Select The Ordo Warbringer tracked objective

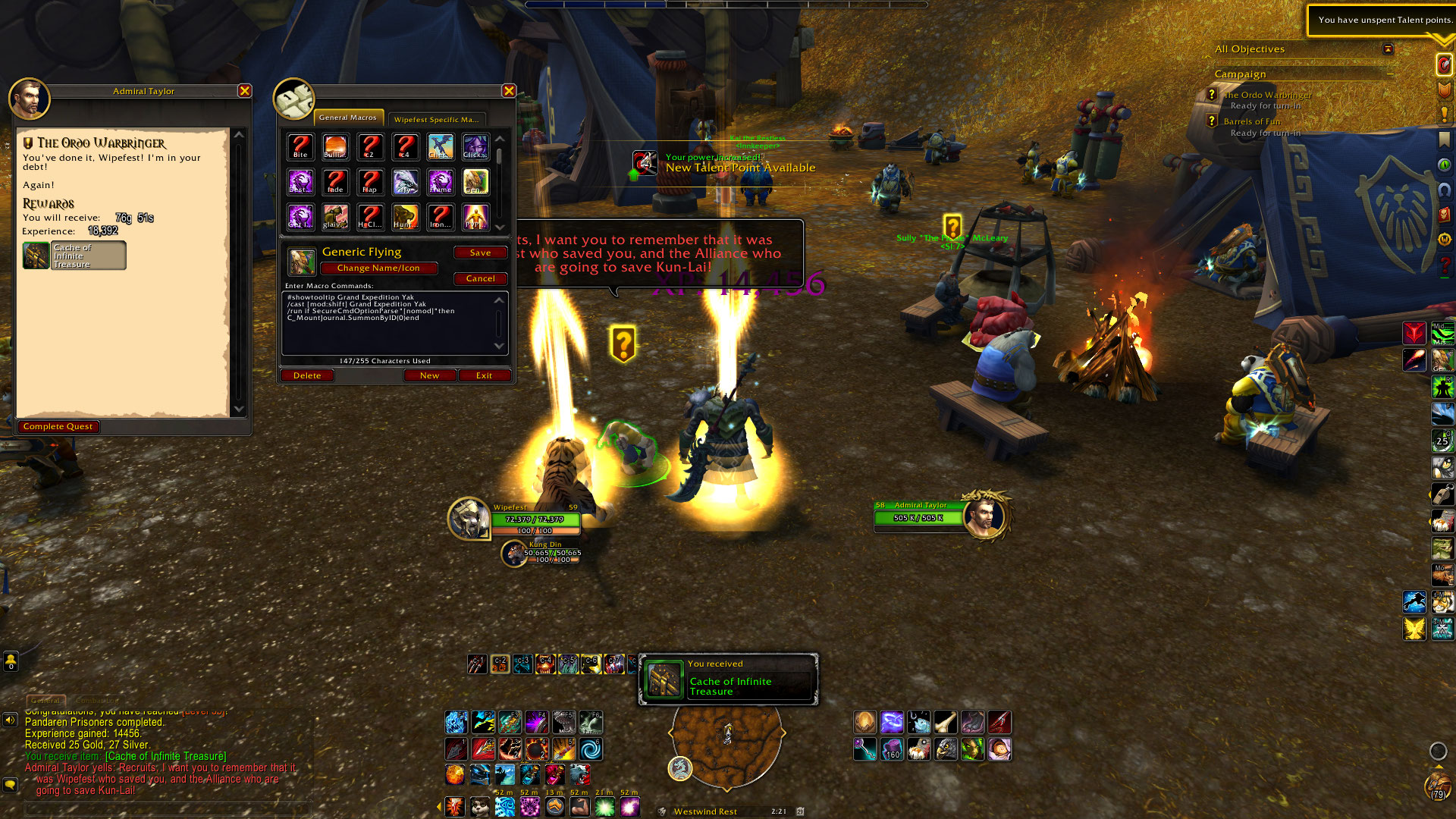(1267, 95)
